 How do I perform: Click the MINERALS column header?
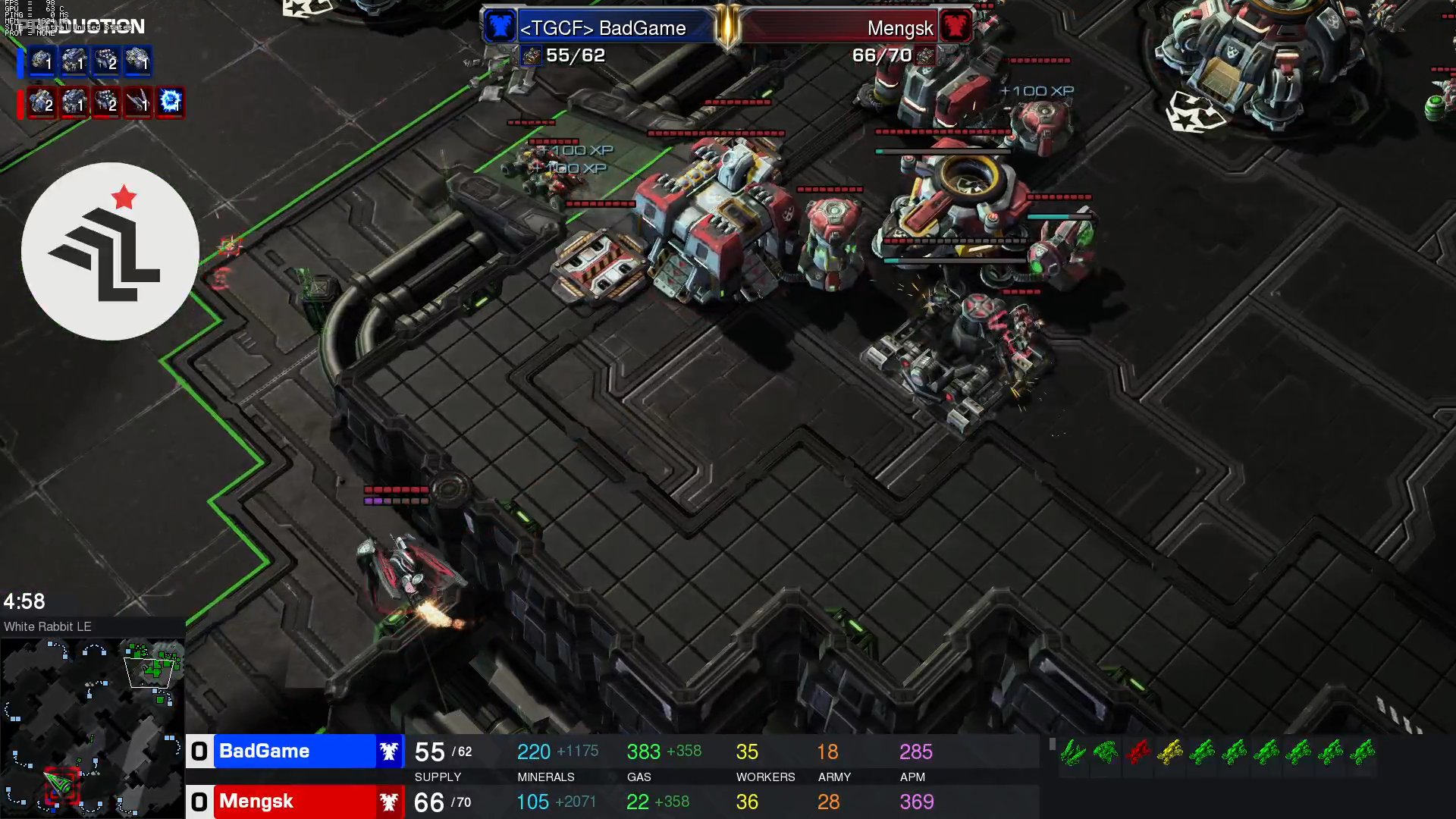point(544,777)
